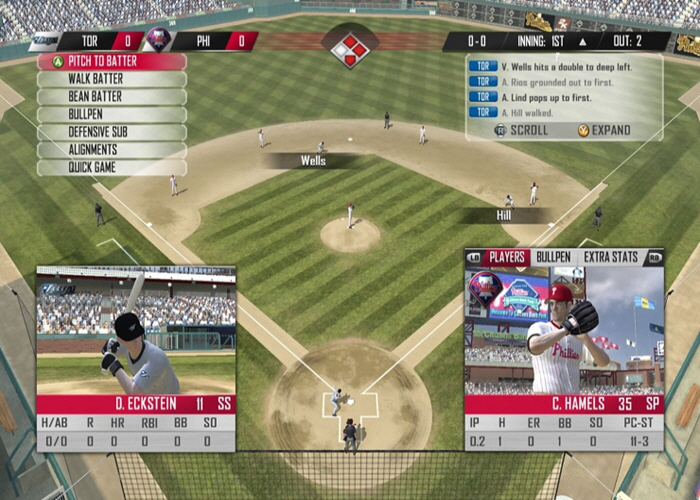Switch to the Players tab
700x500 pixels.
point(507,257)
